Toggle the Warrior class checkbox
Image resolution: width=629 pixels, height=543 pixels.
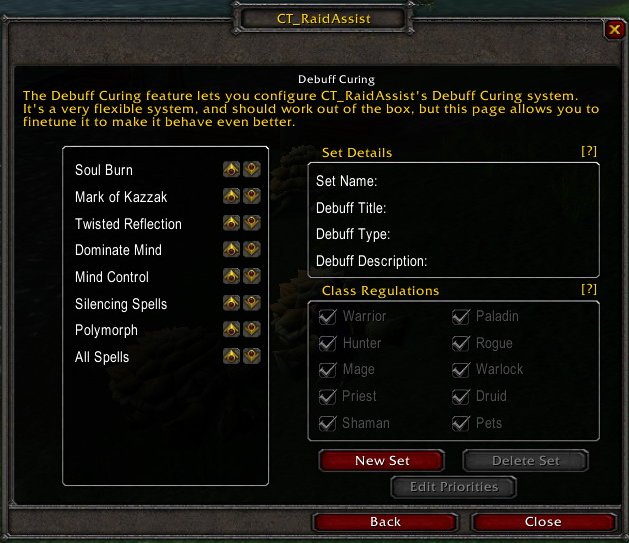point(327,317)
